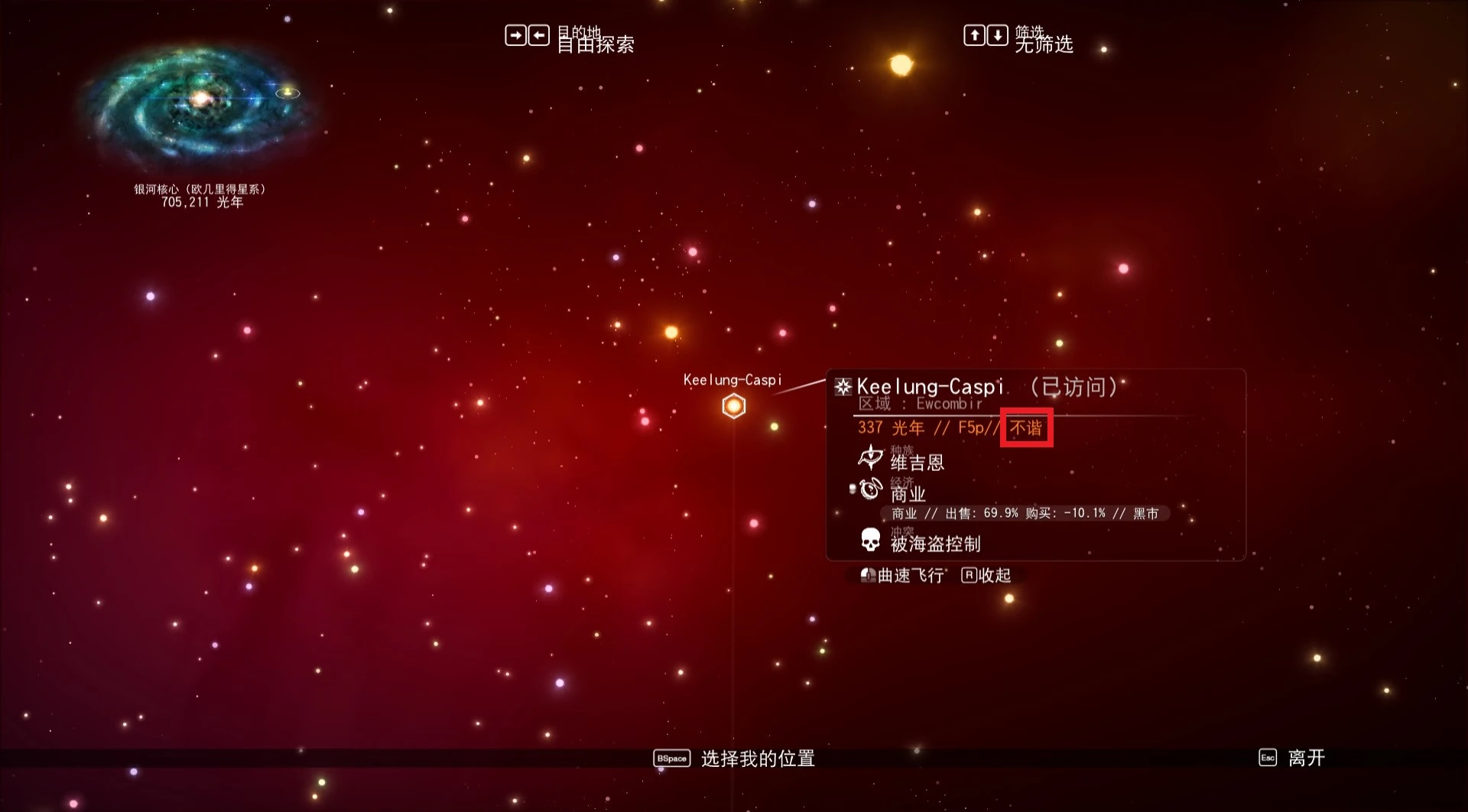This screenshot has height=812, width=1468.
Task: Cycle filter options with the up arrow key icon
Action: coord(976,35)
